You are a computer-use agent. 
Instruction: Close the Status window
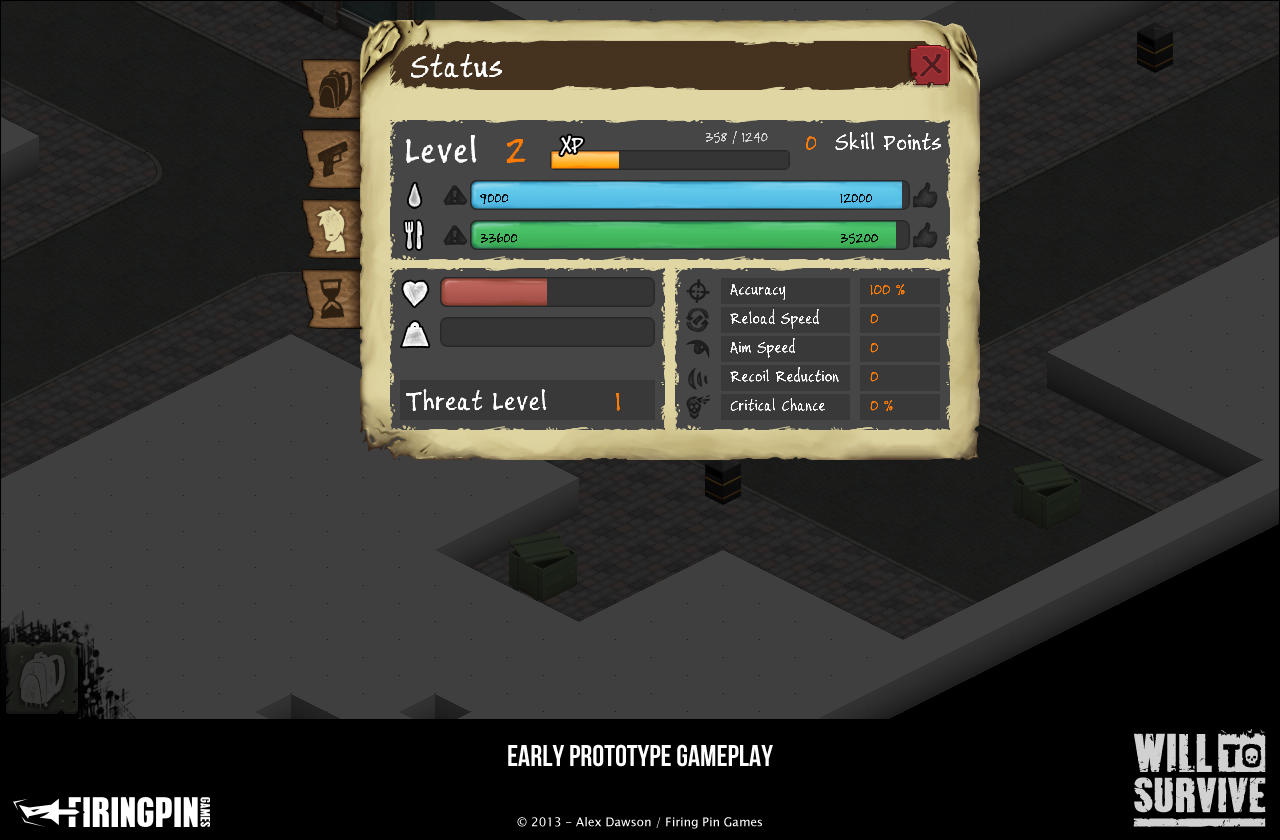(930, 66)
